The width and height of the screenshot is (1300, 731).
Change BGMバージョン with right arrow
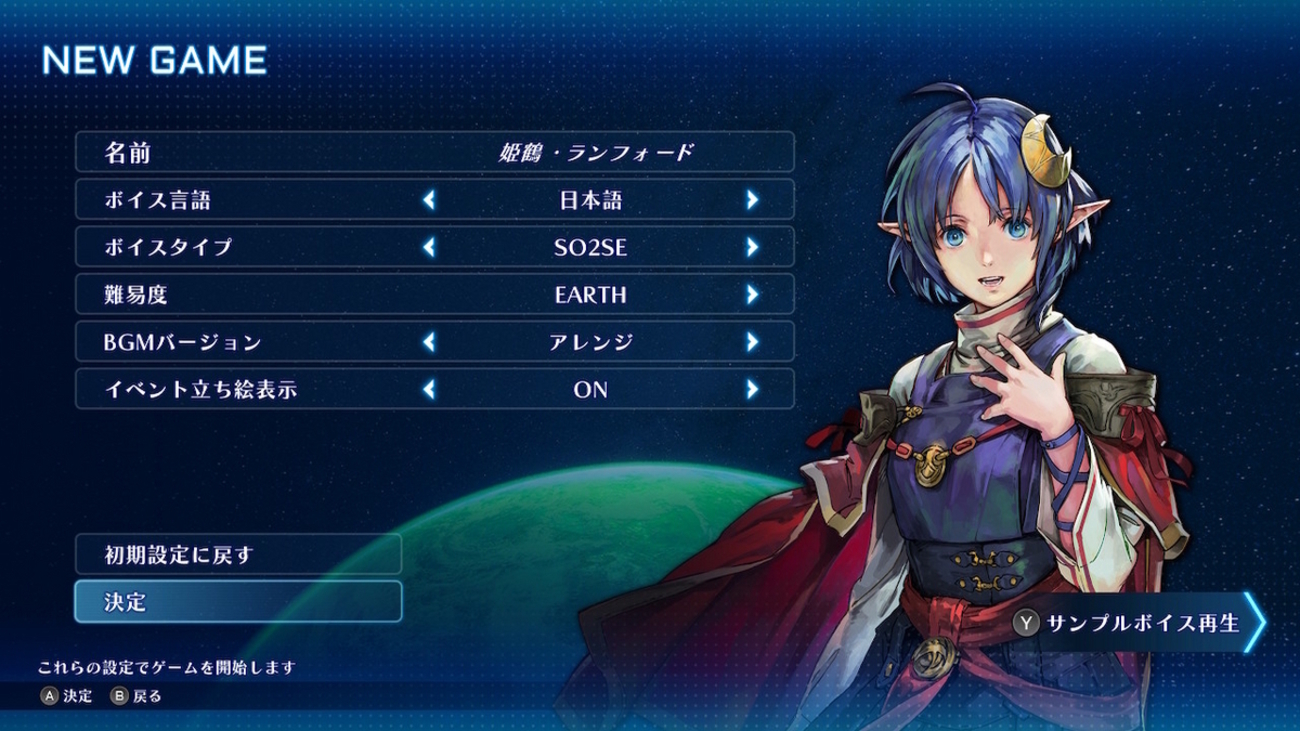pyautogui.click(x=752, y=342)
